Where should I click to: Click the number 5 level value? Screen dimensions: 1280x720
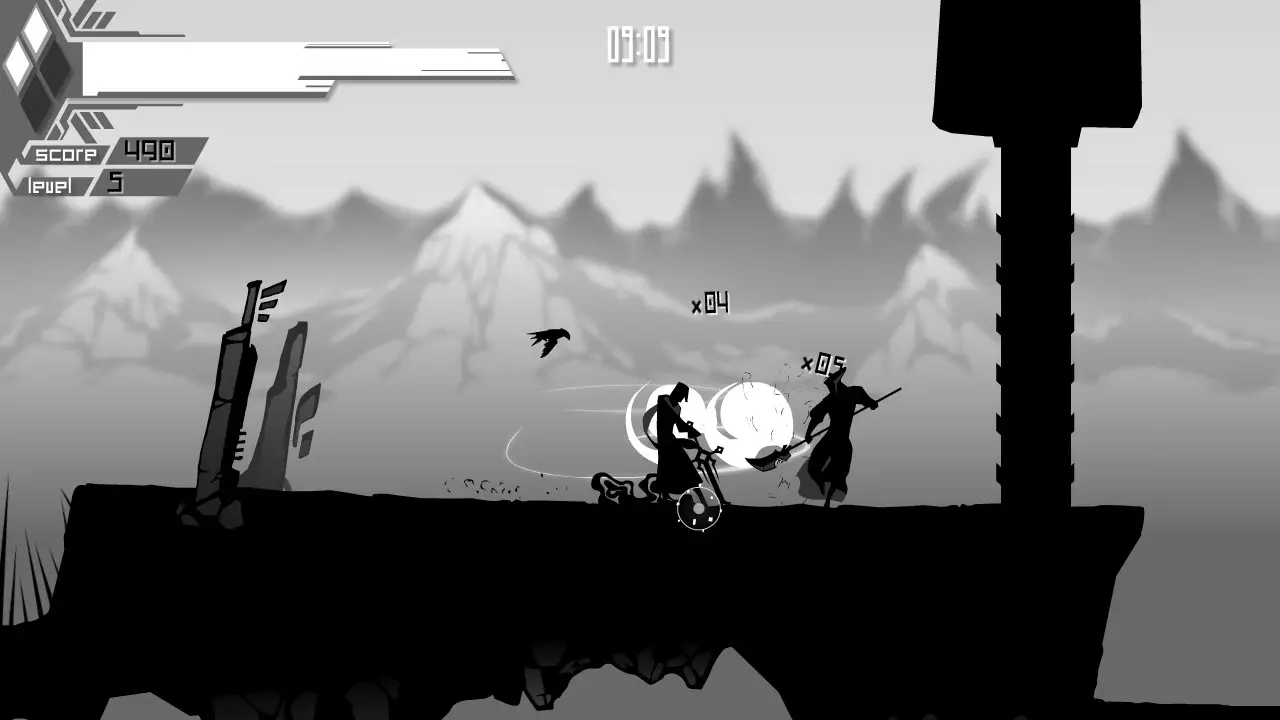coord(113,183)
